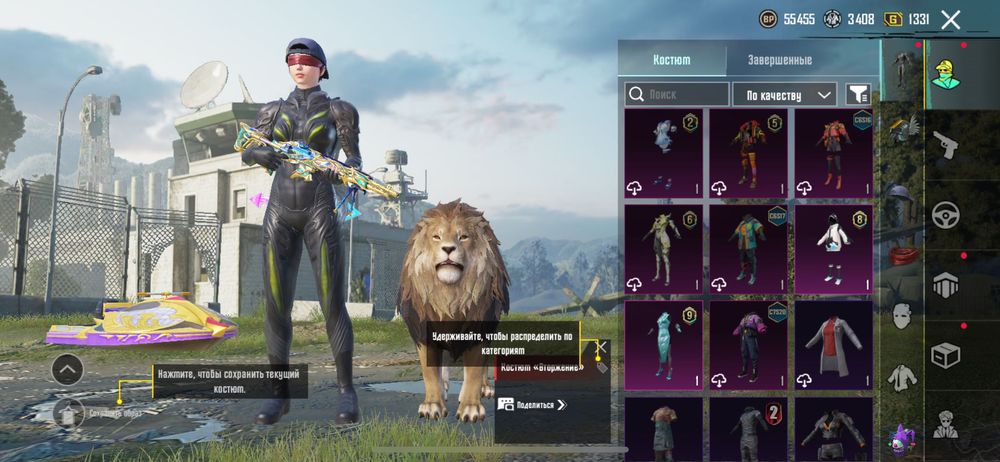Select the face mask subcategory

(901, 316)
